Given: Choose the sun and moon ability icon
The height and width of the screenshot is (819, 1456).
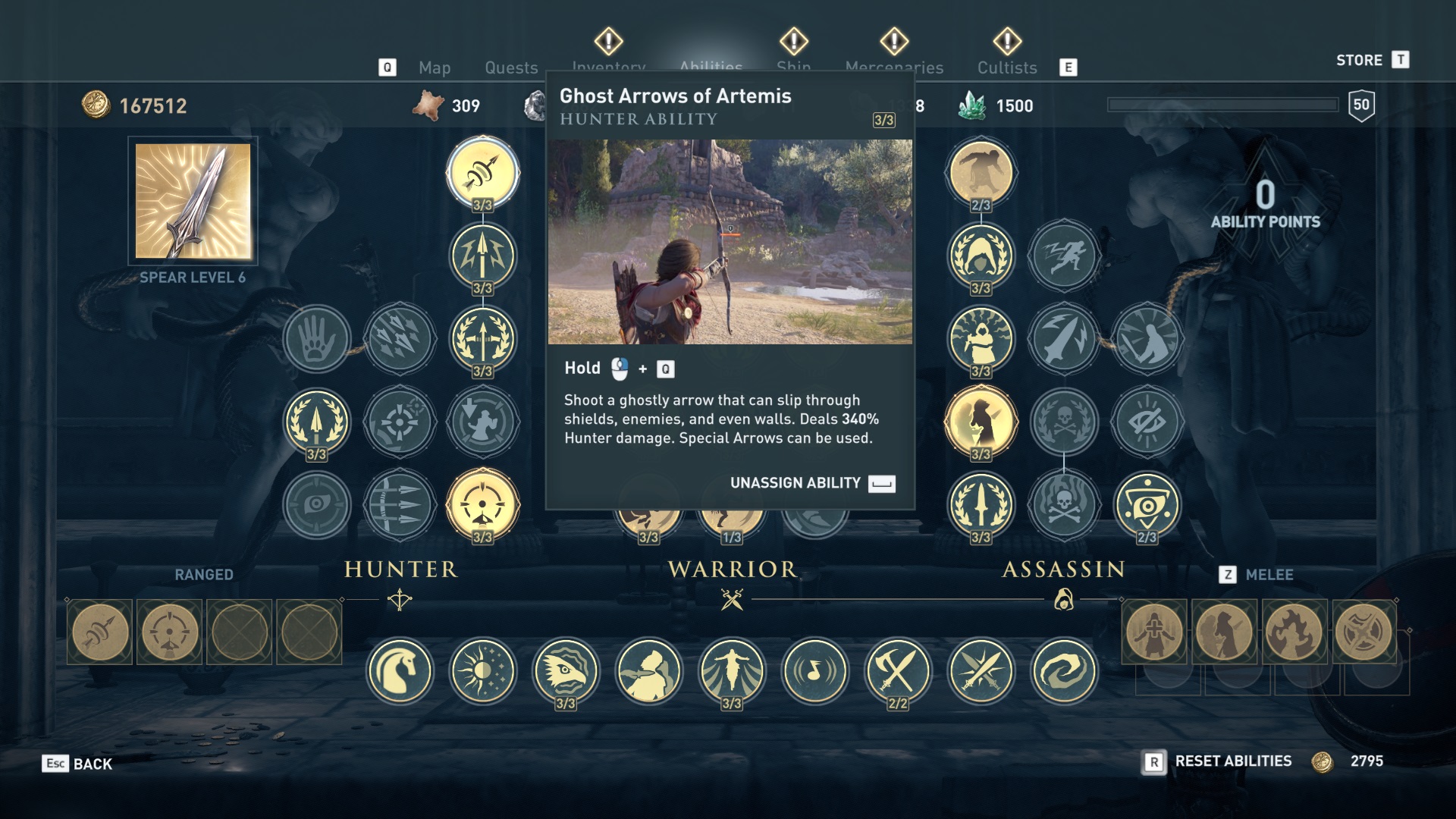Looking at the screenshot, I should (x=483, y=671).
